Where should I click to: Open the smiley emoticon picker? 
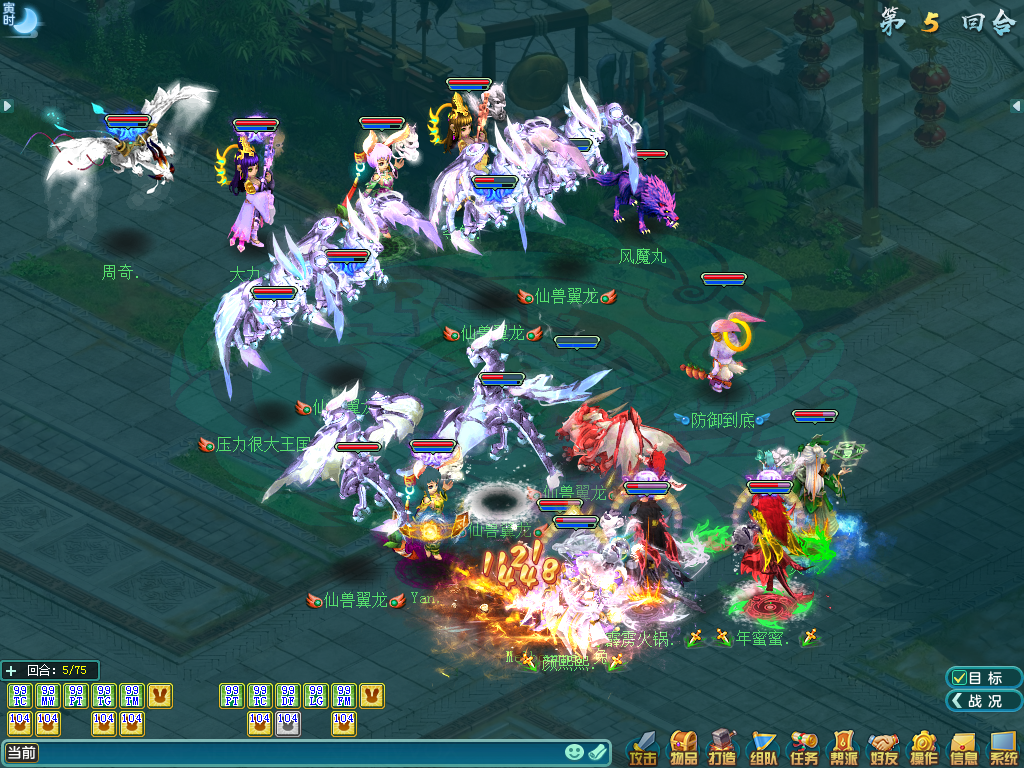tap(574, 753)
